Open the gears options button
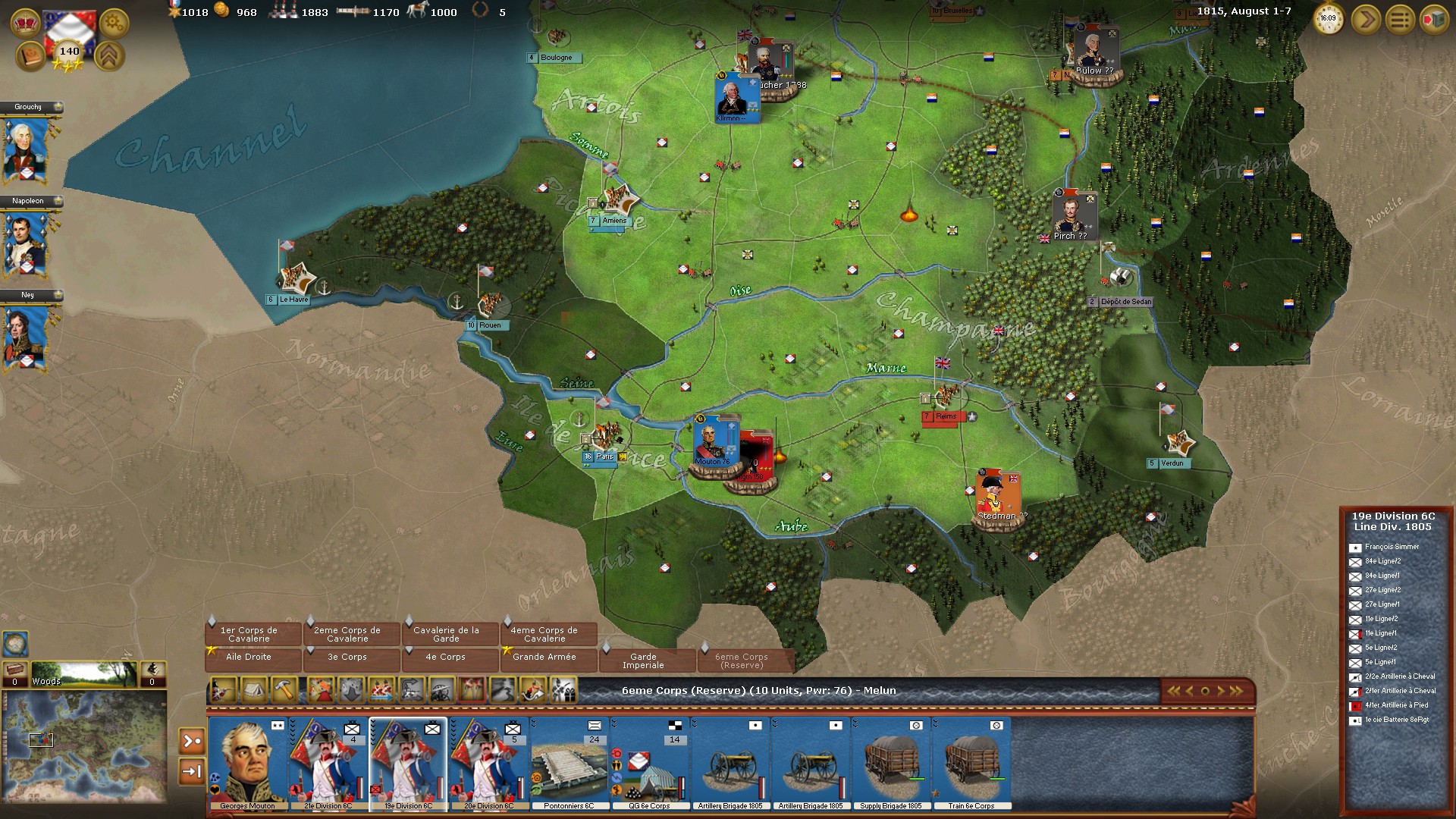Image resolution: width=1456 pixels, height=819 pixels. click(114, 24)
